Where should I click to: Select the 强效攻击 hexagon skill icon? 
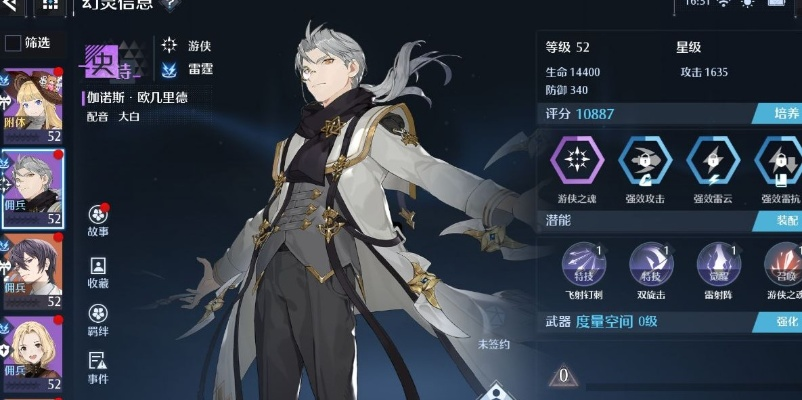click(643, 160)
